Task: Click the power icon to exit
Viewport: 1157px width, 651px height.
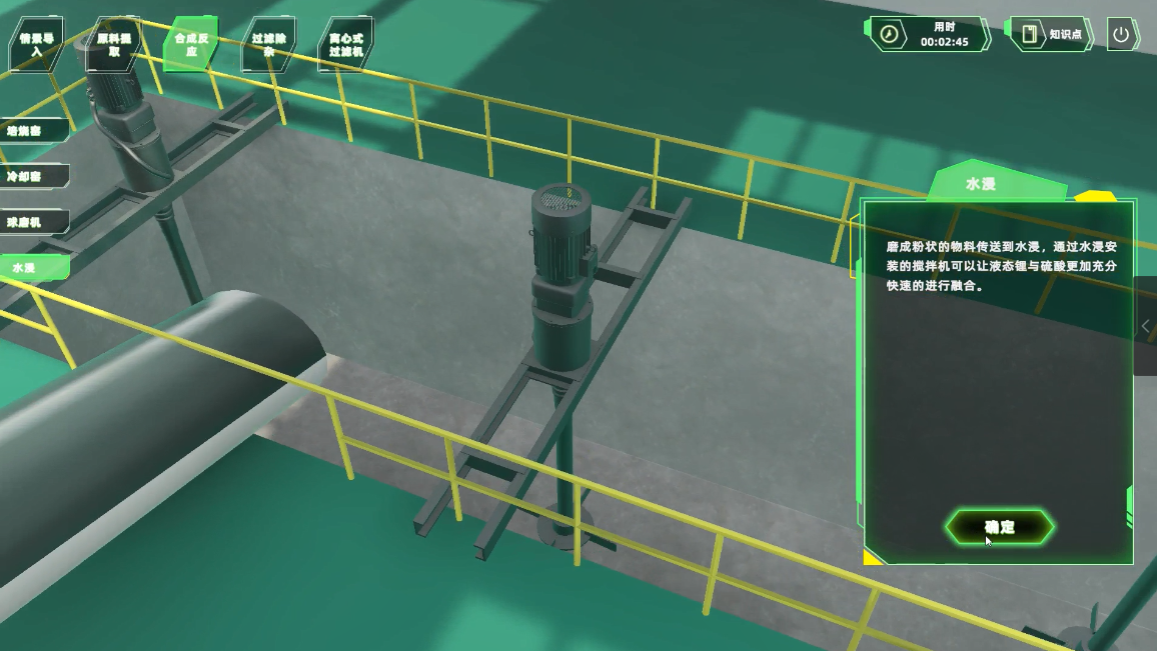Action: coord(1121,34)
